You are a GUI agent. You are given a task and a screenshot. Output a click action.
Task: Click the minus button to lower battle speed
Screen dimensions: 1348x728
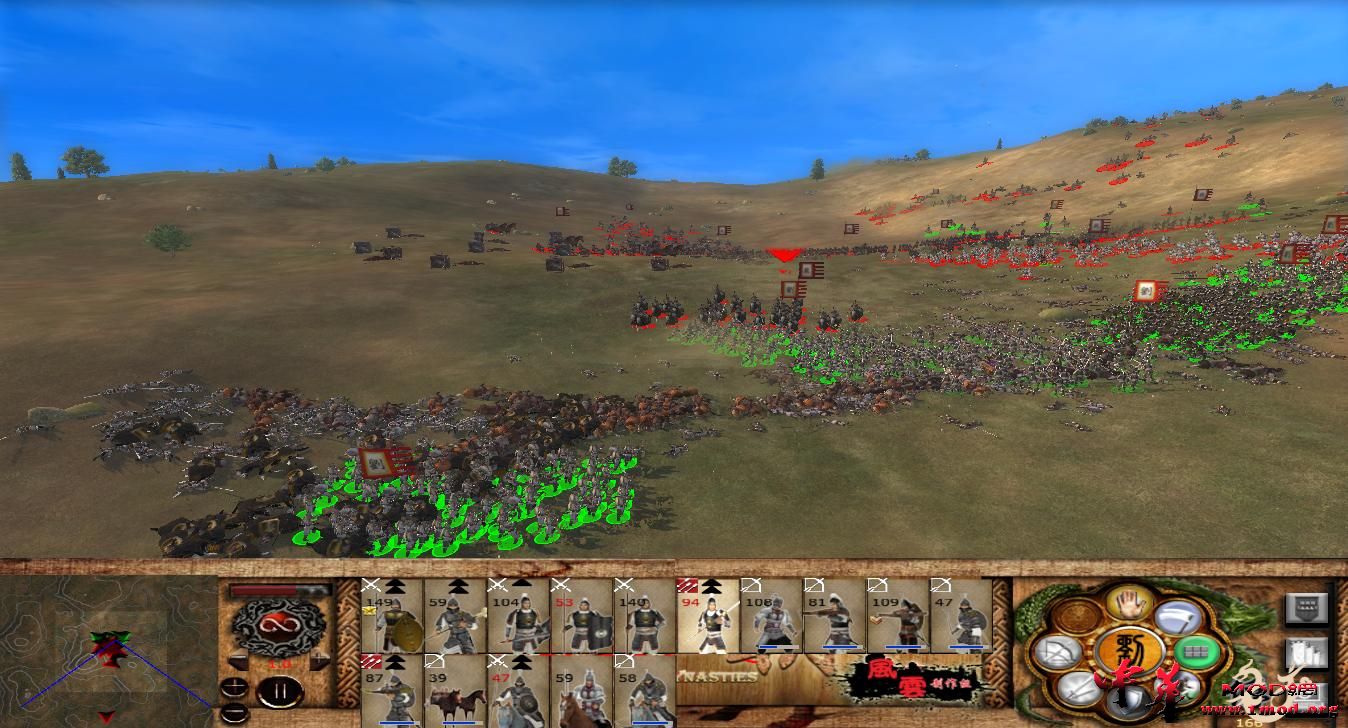234,710
